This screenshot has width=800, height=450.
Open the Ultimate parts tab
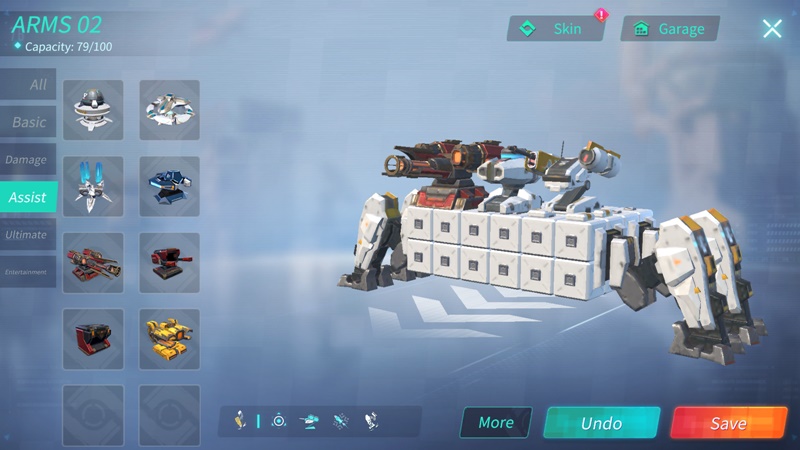(27, 235)
